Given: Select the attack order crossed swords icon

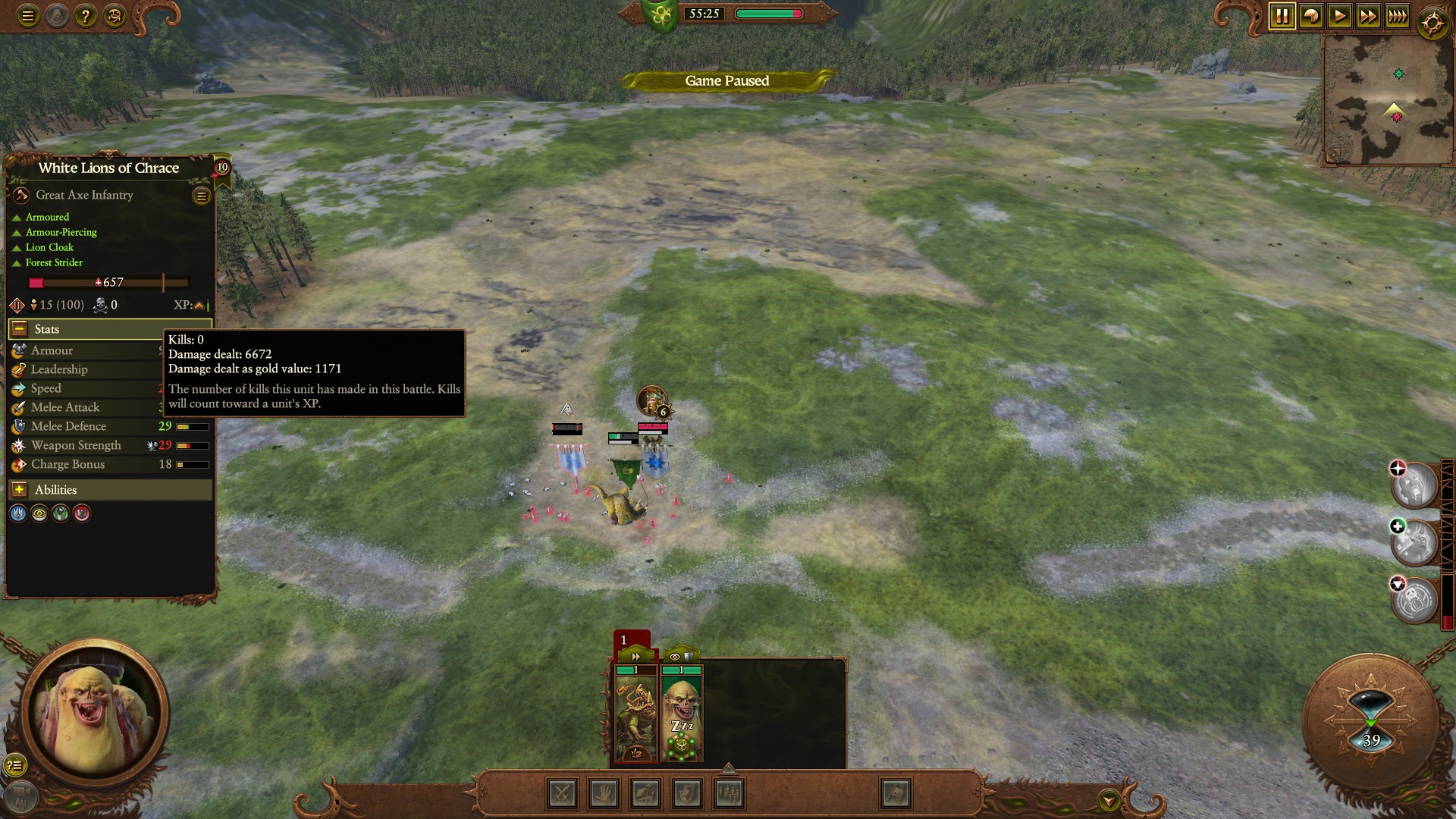Looking at the screenshot, I should [563, 793].
